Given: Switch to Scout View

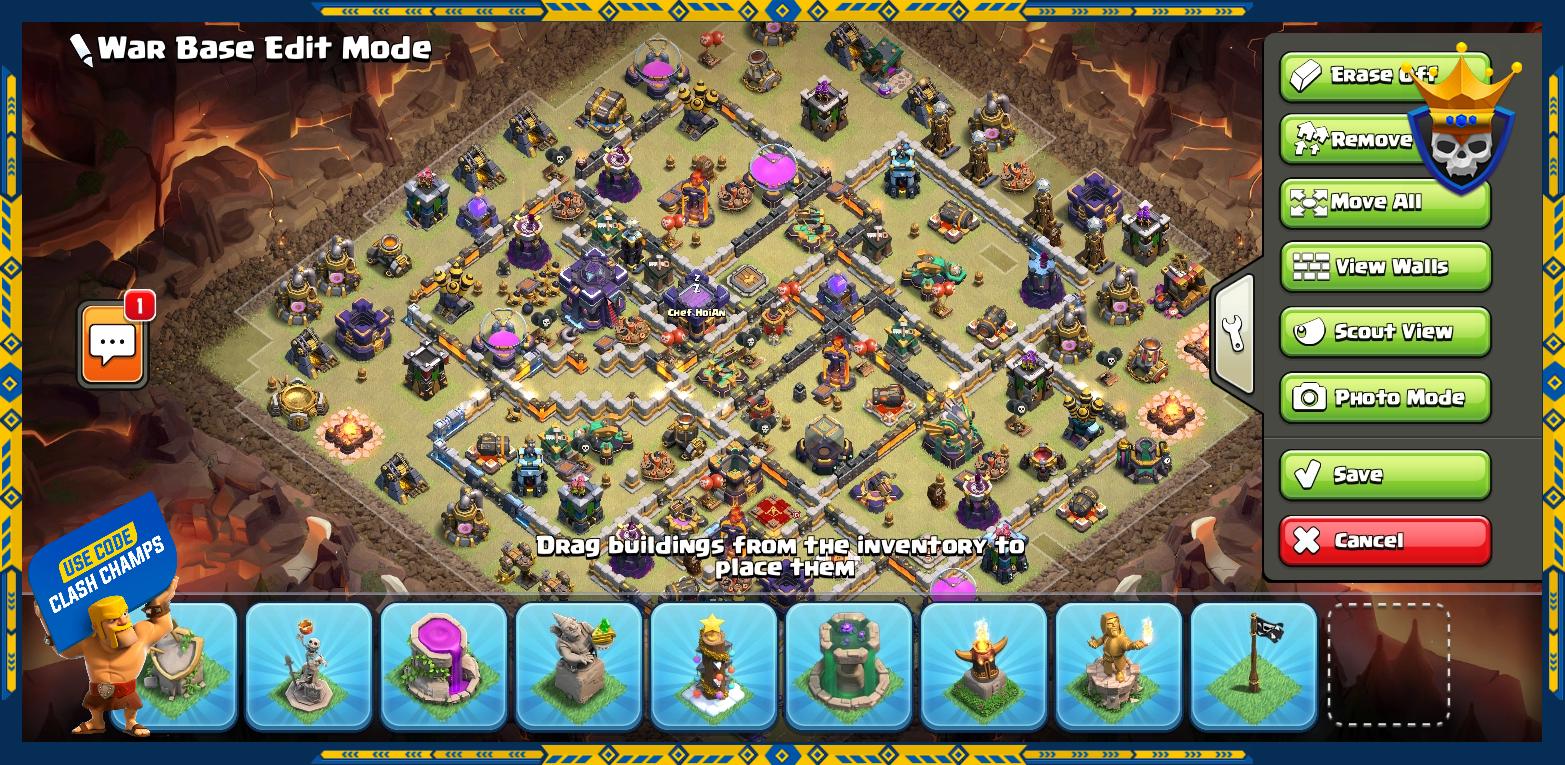Looking at the screenshot, I should [1384, 332].
